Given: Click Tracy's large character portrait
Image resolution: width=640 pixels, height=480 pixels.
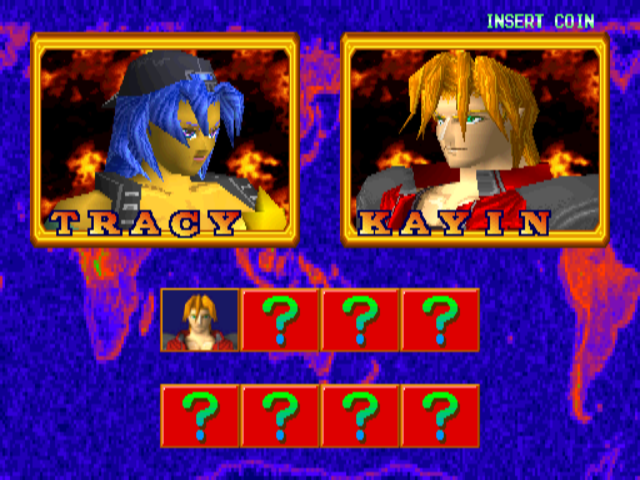Looking at the screenshot, I should tap(165, 138).
